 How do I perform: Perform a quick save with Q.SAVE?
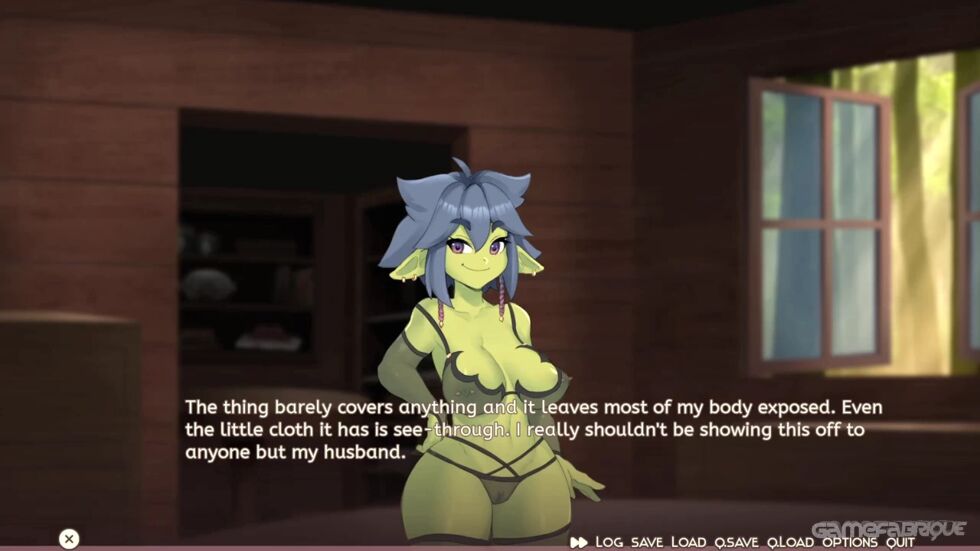point(736,541)
